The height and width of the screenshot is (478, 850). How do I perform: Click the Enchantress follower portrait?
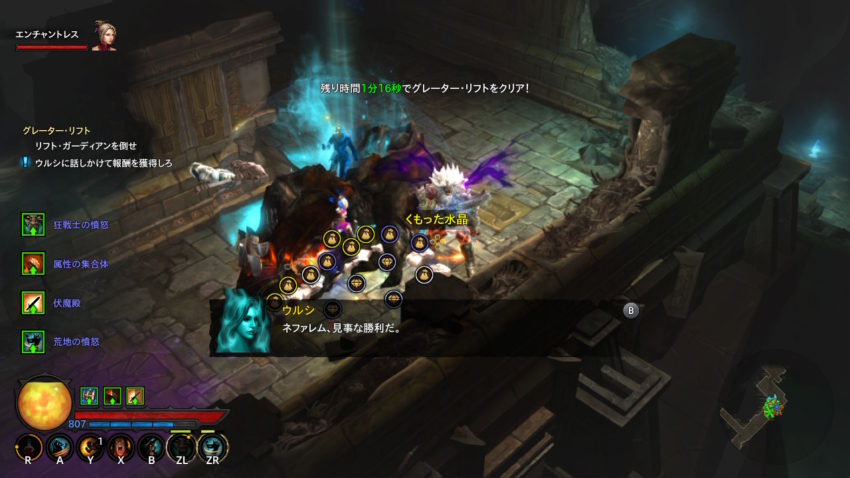click(x=103, y=36)
